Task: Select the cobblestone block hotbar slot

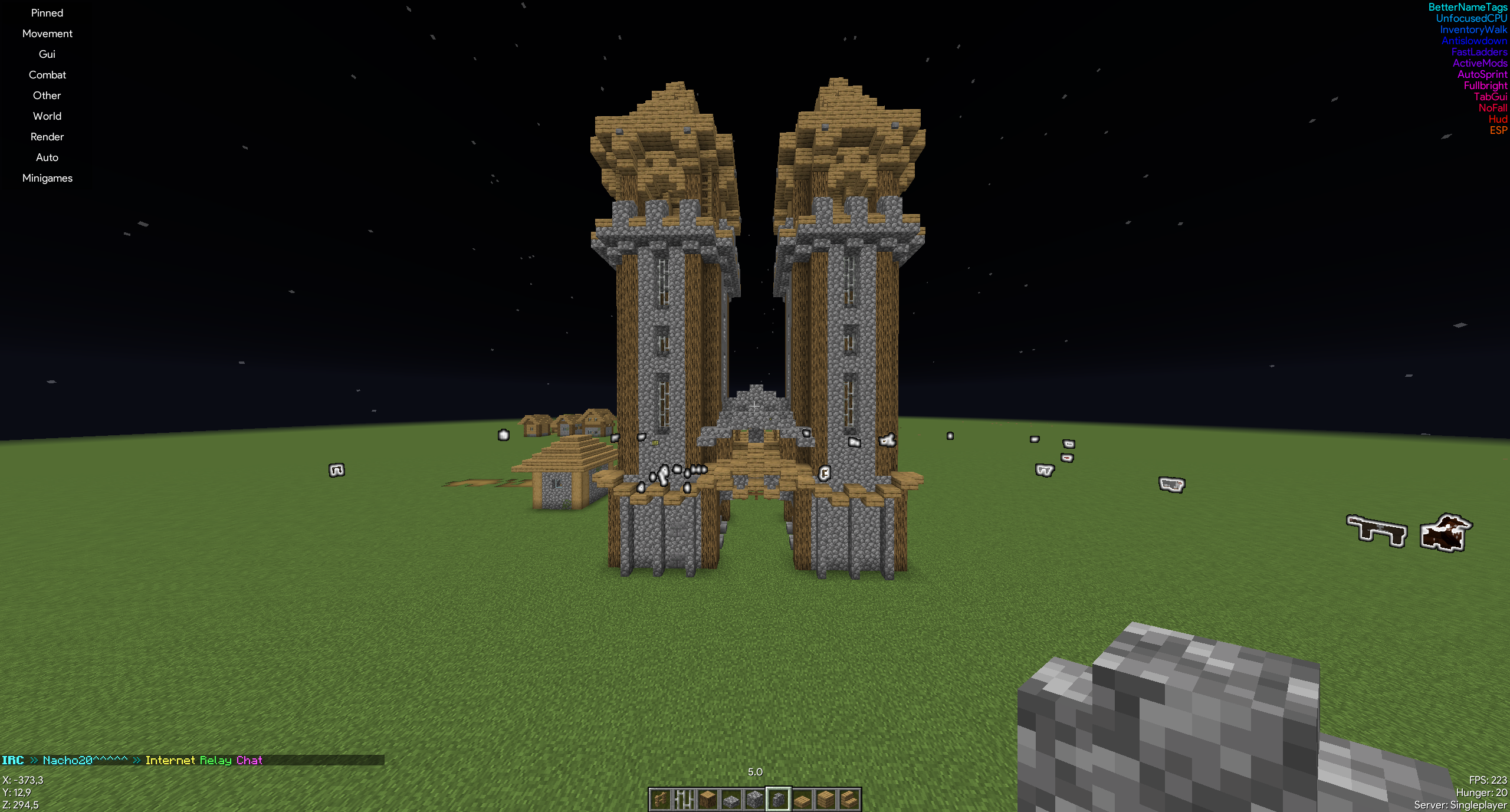Action: pyautogui.click(x=755, y=800)
